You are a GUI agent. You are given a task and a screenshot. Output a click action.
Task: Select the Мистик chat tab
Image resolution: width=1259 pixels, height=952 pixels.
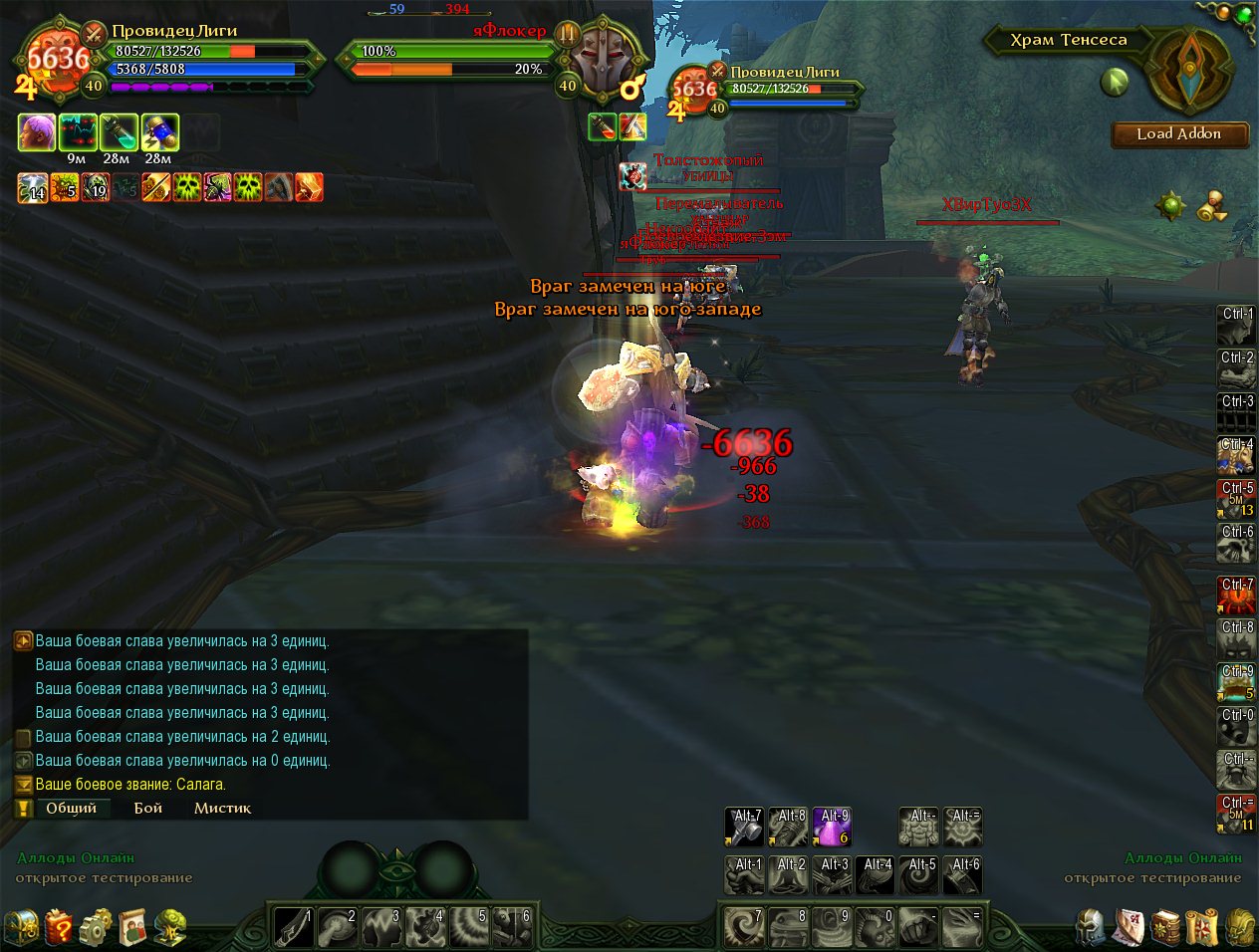tap(222, 809)
